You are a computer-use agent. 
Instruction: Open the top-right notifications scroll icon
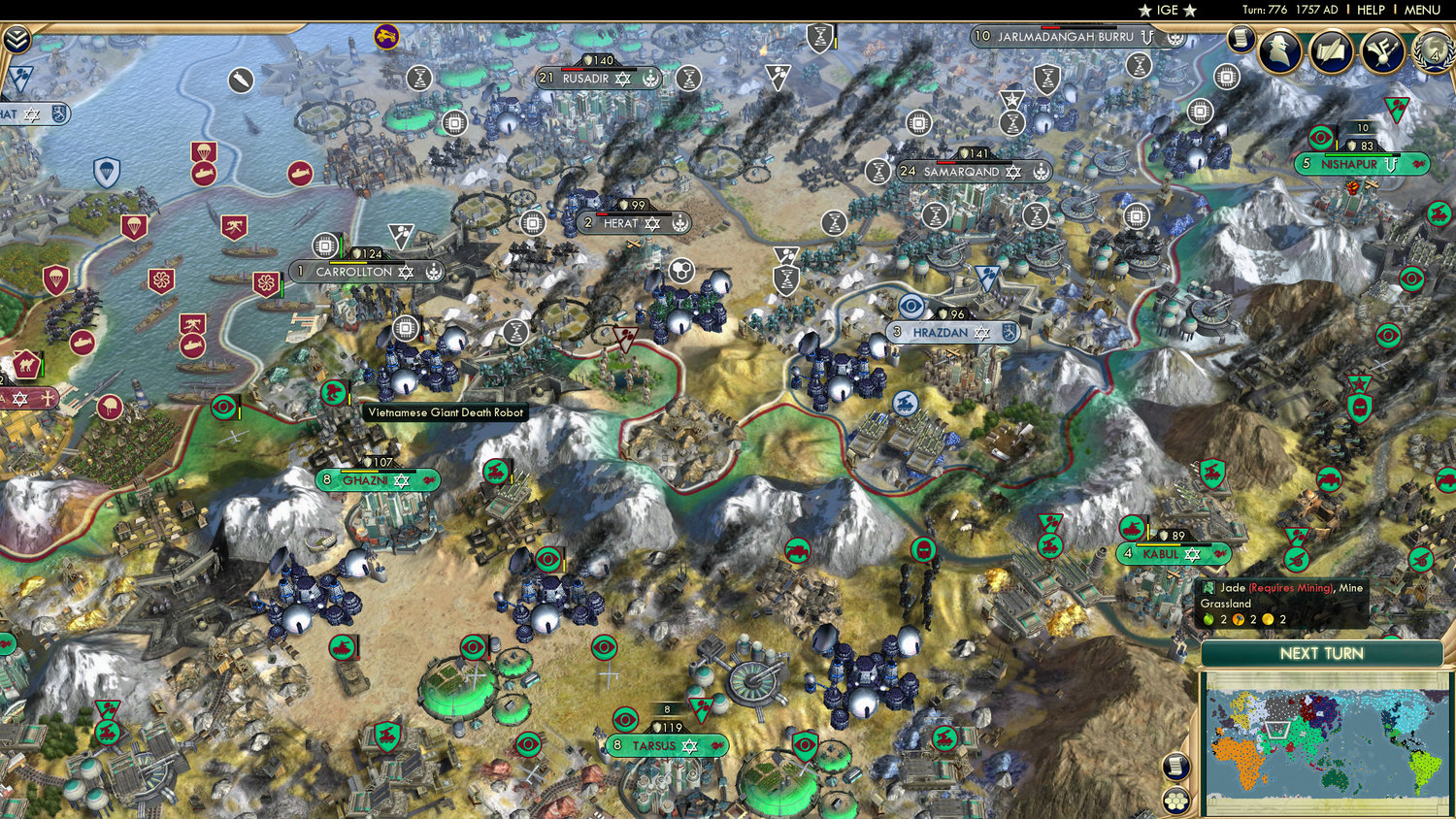click(1241, 38)
